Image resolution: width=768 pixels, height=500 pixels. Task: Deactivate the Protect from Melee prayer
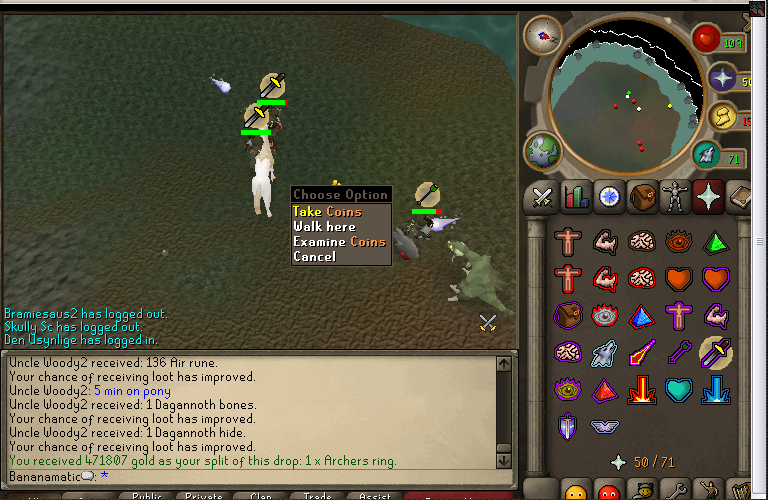[715, 351]
